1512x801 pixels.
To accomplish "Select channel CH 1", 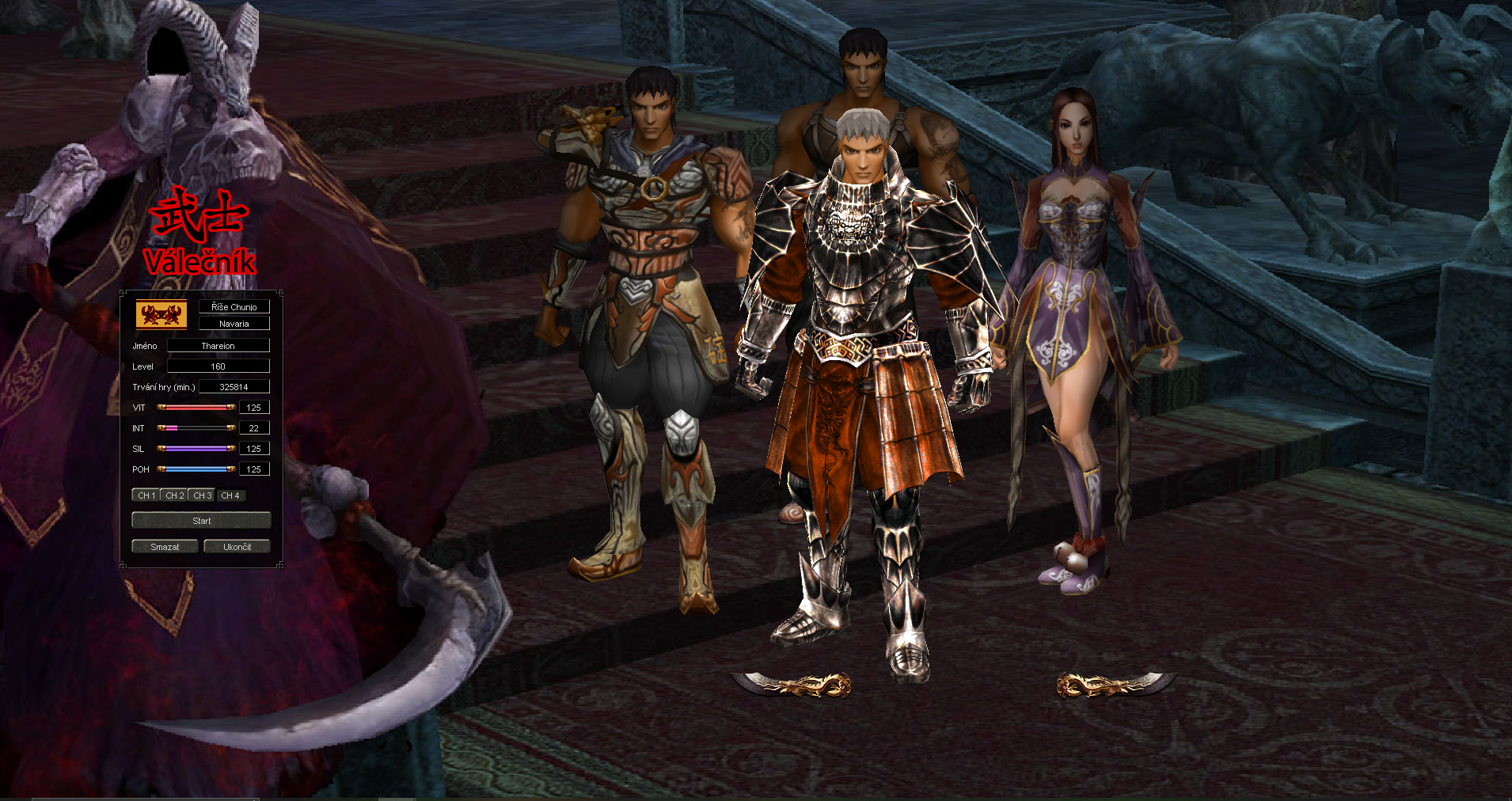I will pos(146,495).
